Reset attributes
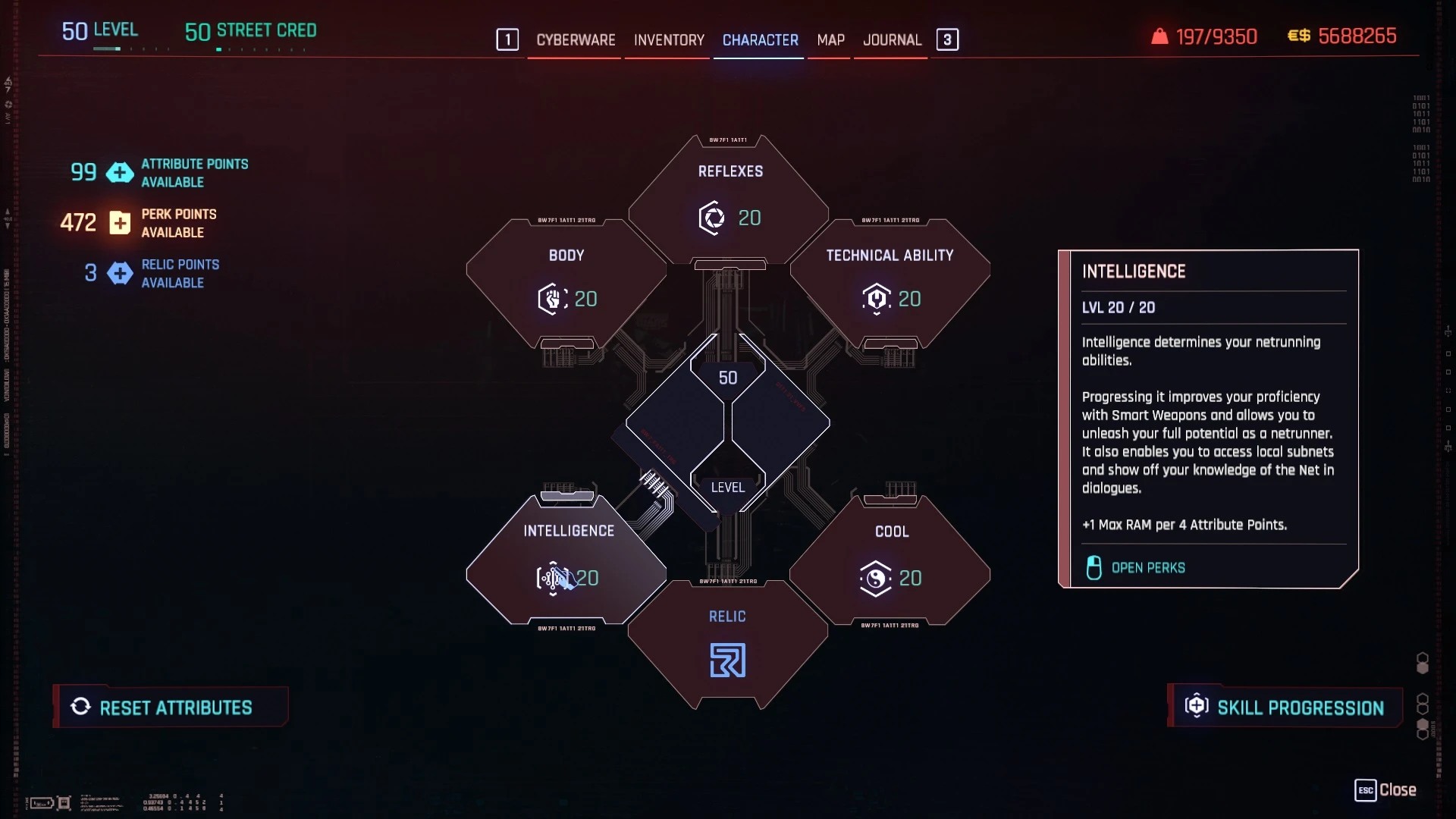Image resolution: width=1456 pixels, height=819 pixels. coord(171,708)
